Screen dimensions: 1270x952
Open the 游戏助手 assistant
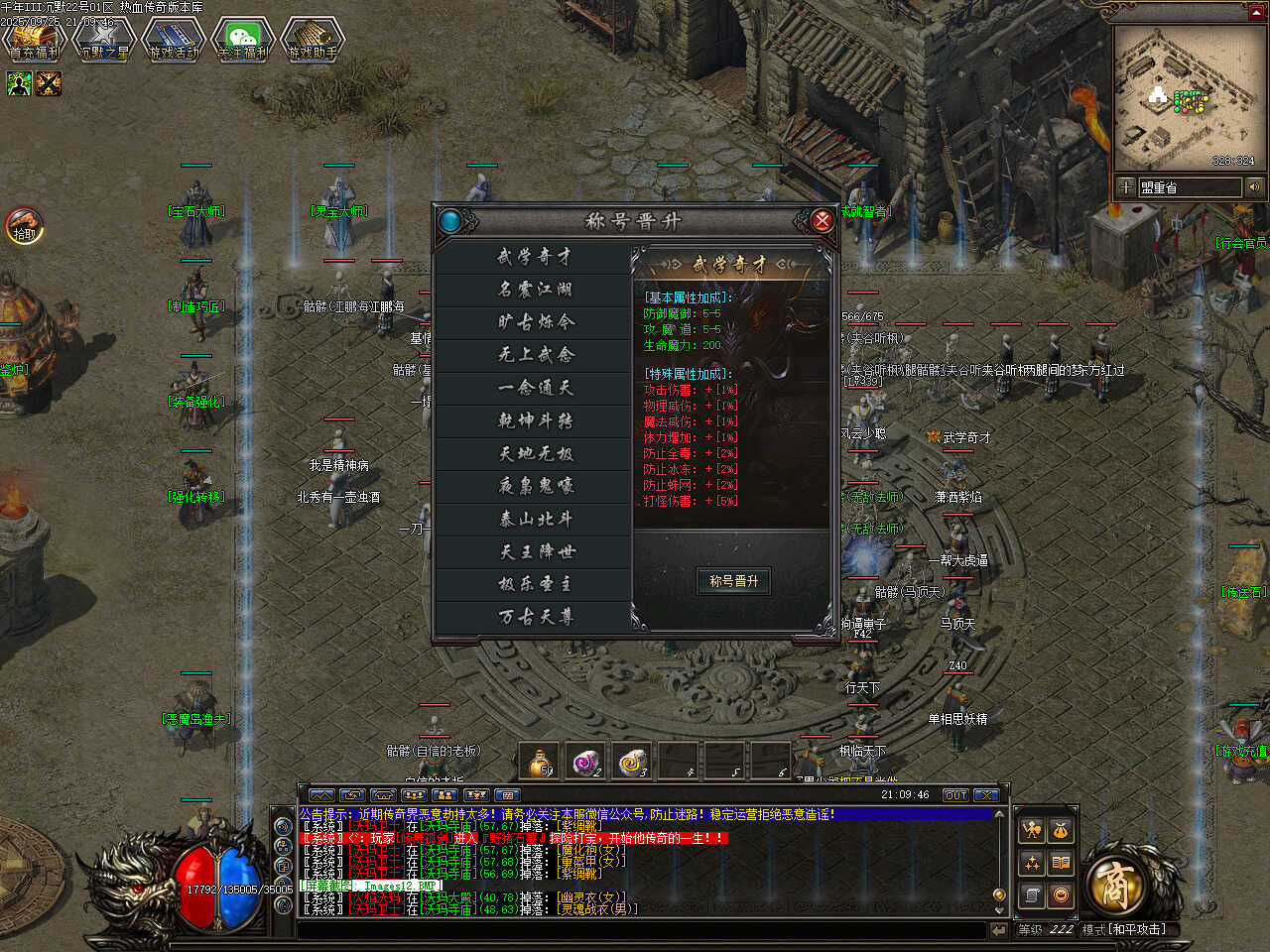313,40
